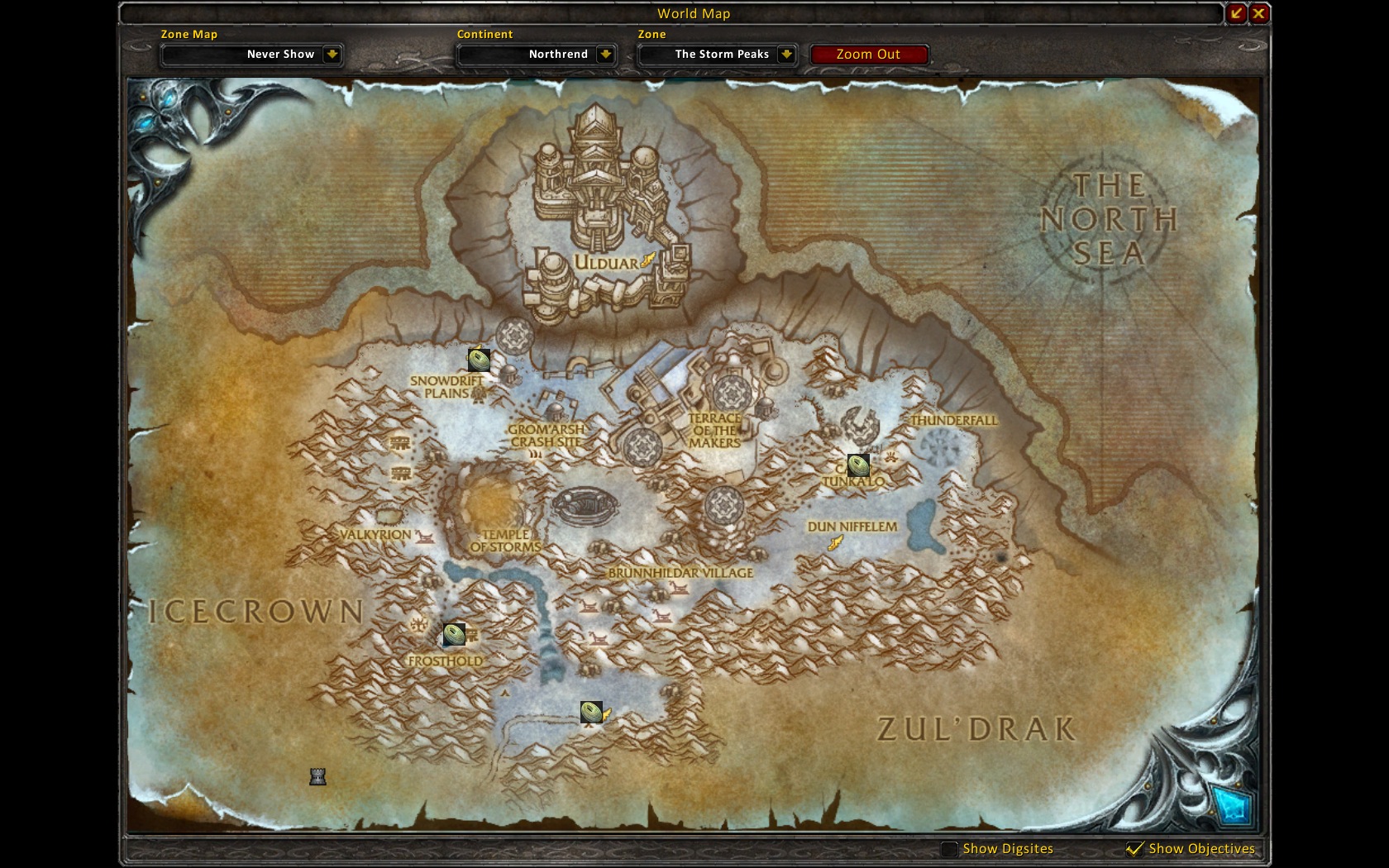The image size is (1389, 868).
Task: Select the quest marker above Frosthold
Action: (x=454, y=634)
